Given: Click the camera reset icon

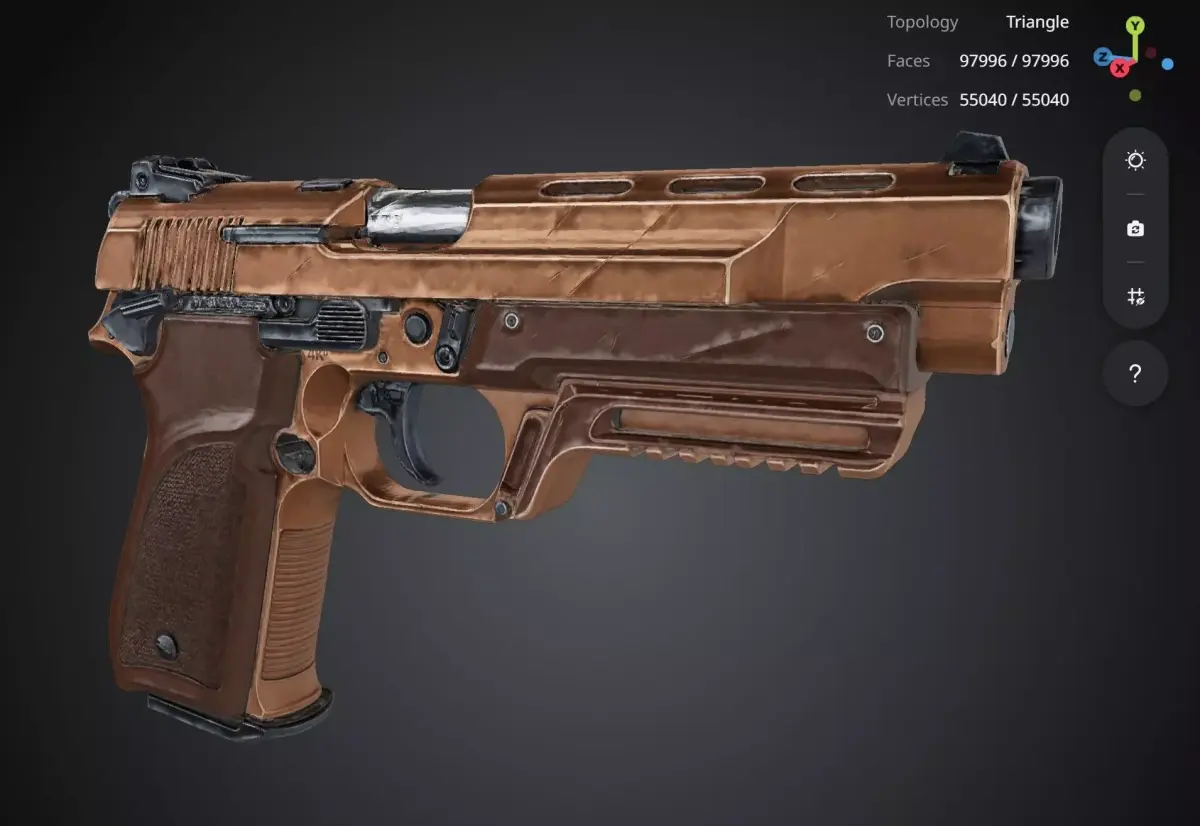Looking at the screenshot, I should (x=1135, y=229).
